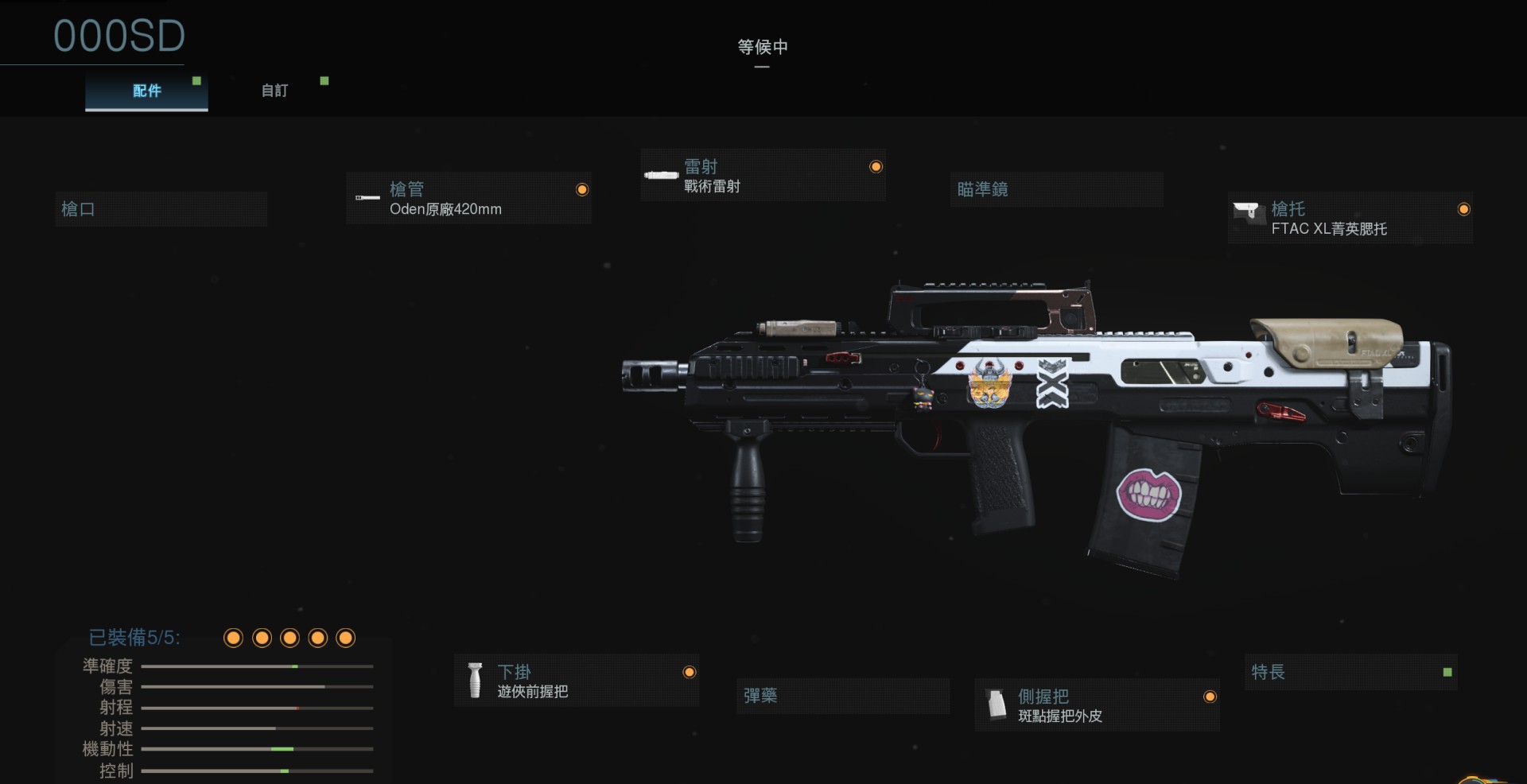Select the 特長 perk slot
Image resolution: width=1527 pixels, height=784 pixels.
1350,673
